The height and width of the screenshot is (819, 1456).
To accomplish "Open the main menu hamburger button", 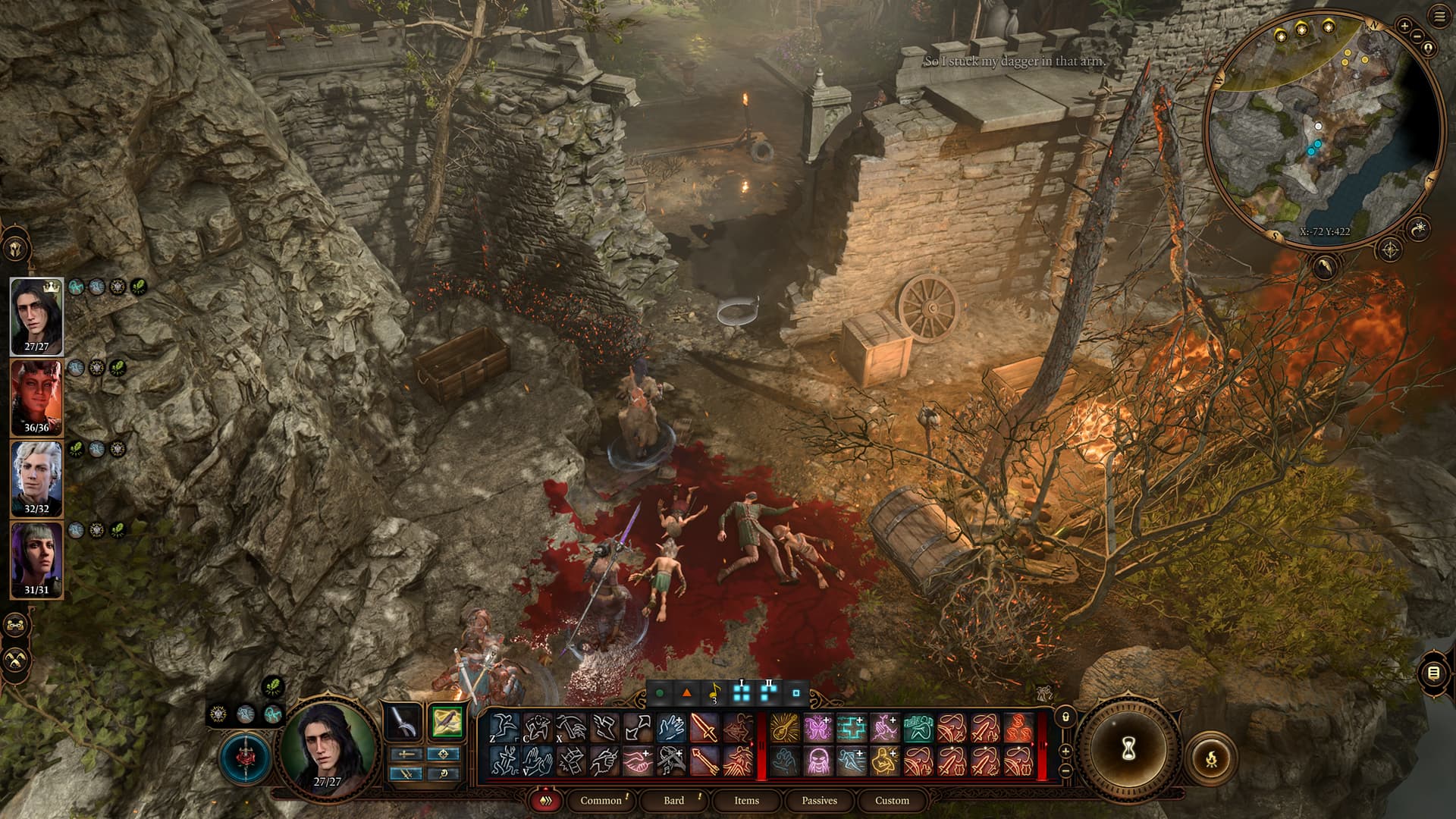I will [x=1440, y=17].
